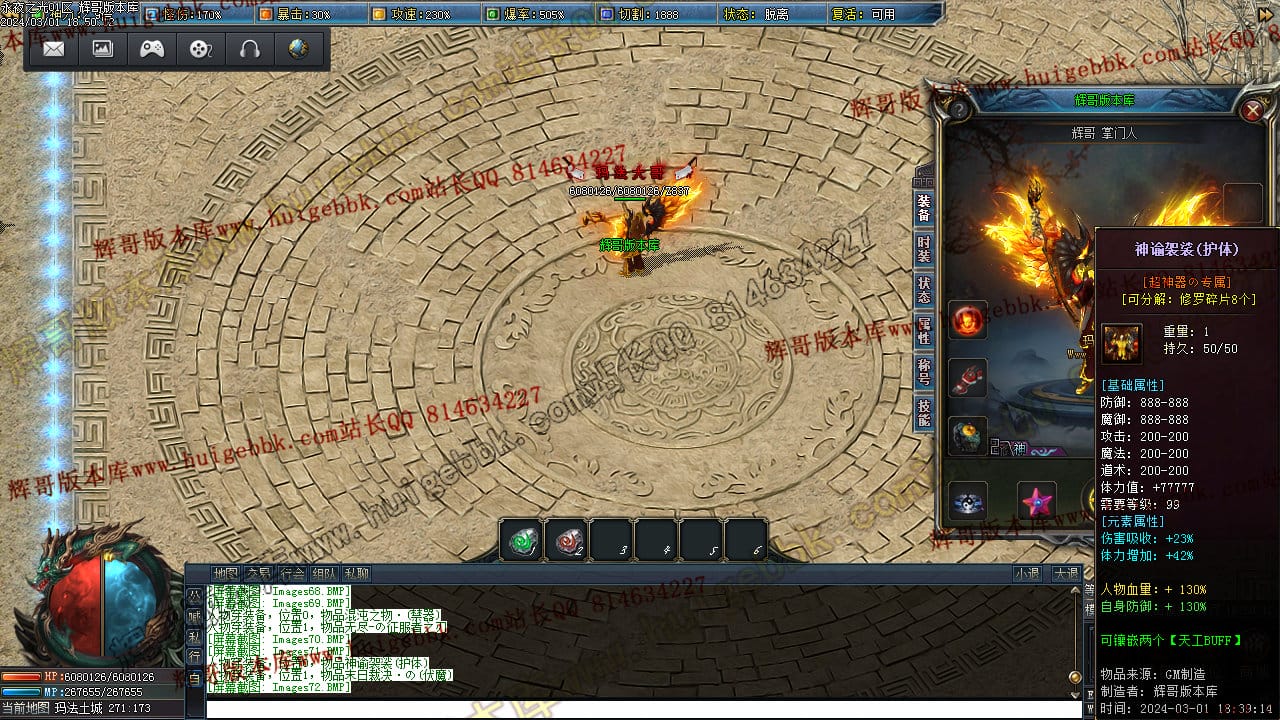
Task: Open the 属性 tab
Action: [924, 331]
